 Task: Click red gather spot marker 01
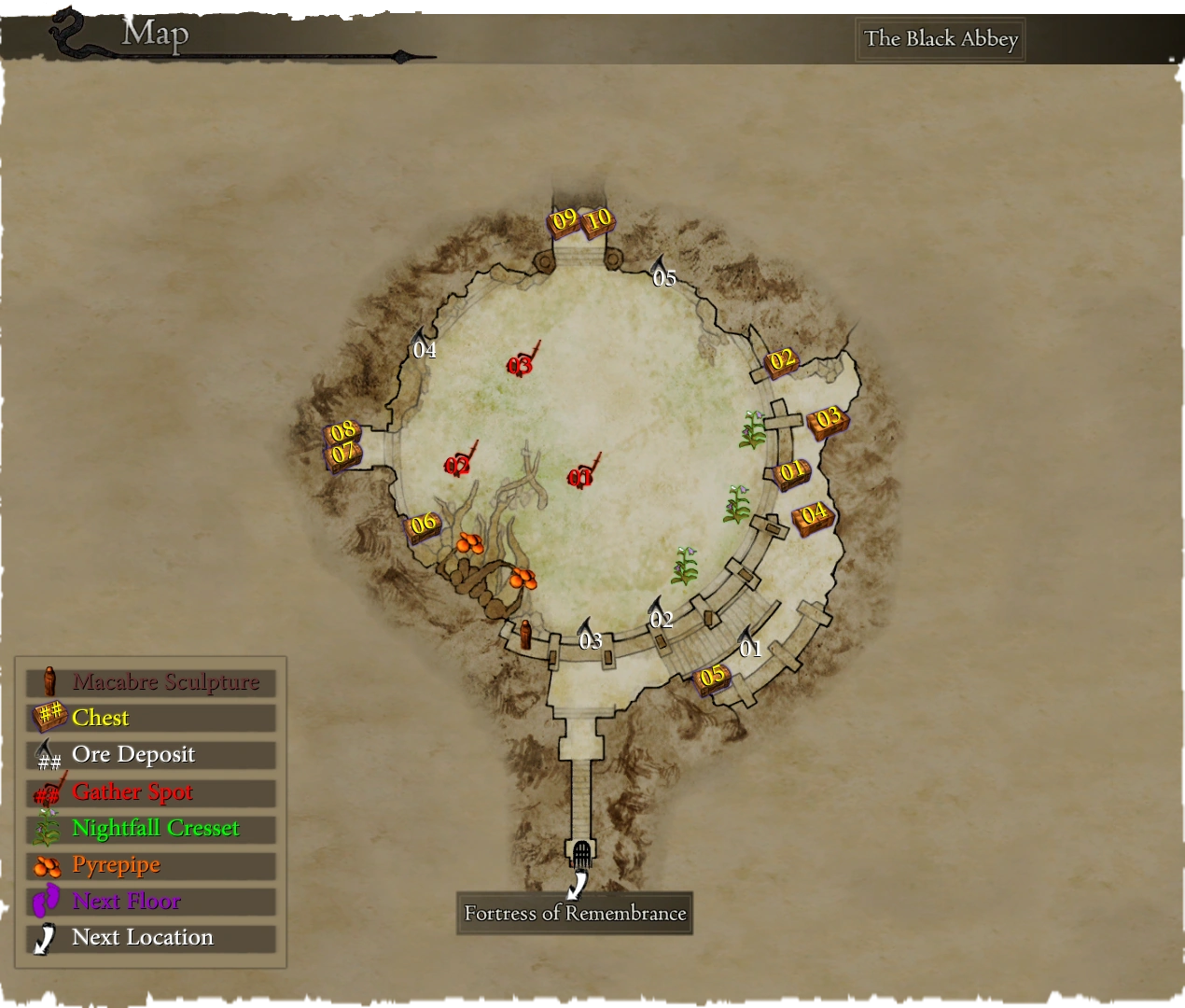(x=581, y=476)
